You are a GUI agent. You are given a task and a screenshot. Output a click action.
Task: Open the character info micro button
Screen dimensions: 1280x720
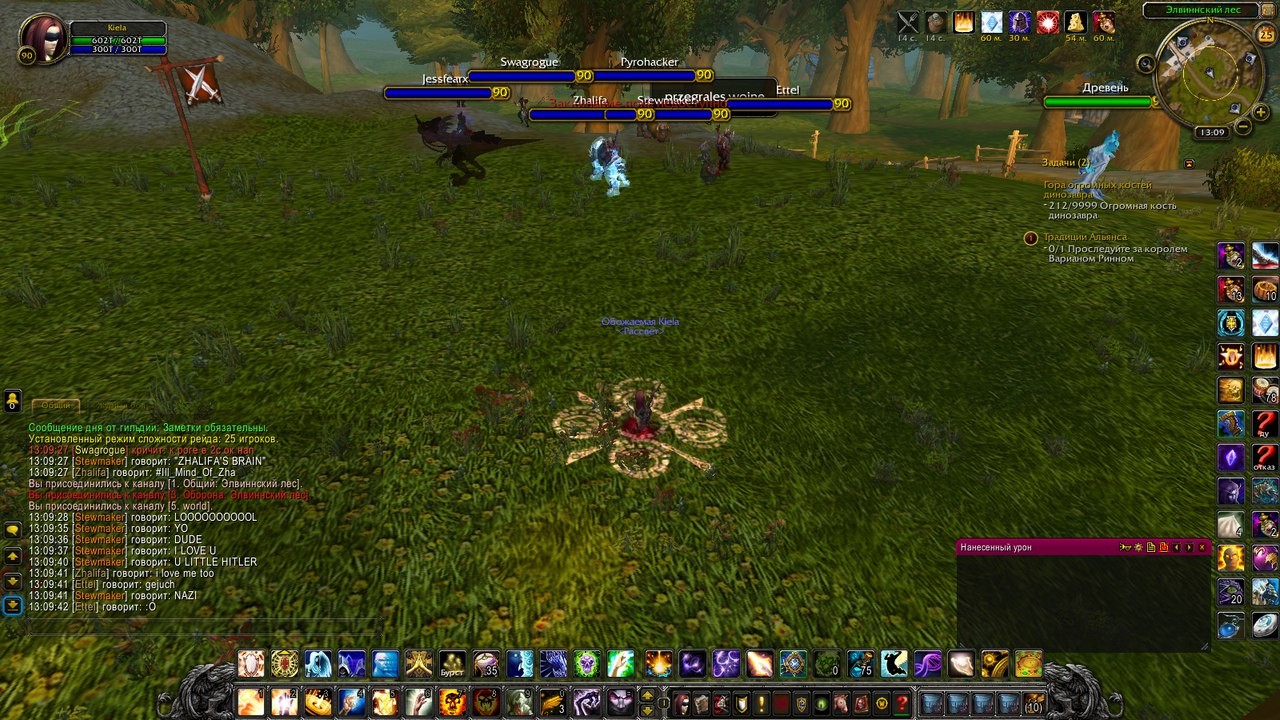coord(681,703)
